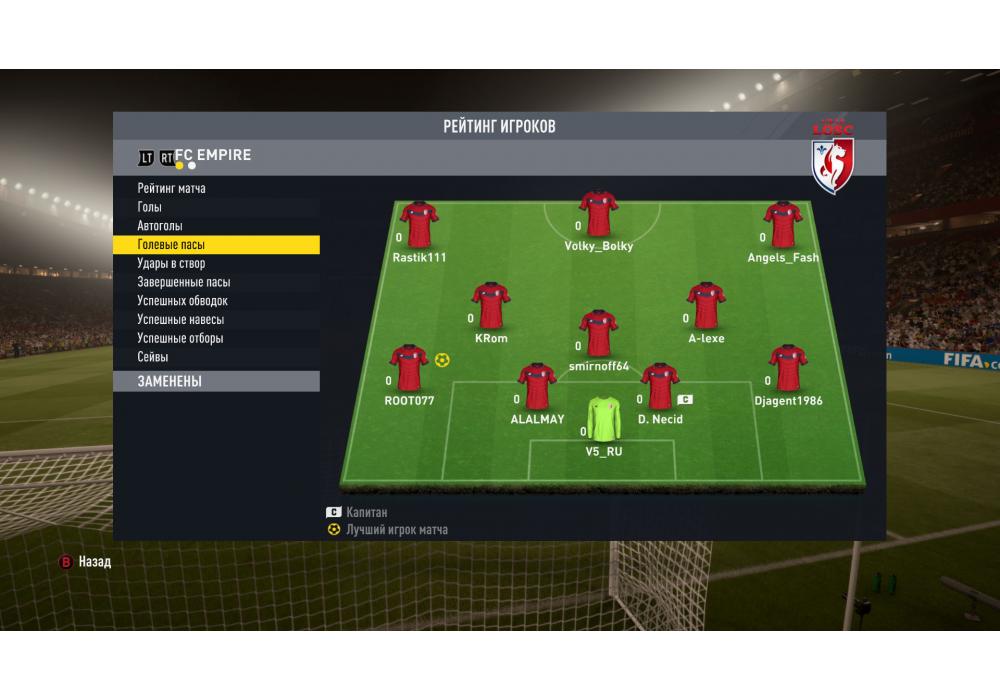
Task: Select goalkeeper V5_RU on the pitch
Action: click(x=603, y=420)
